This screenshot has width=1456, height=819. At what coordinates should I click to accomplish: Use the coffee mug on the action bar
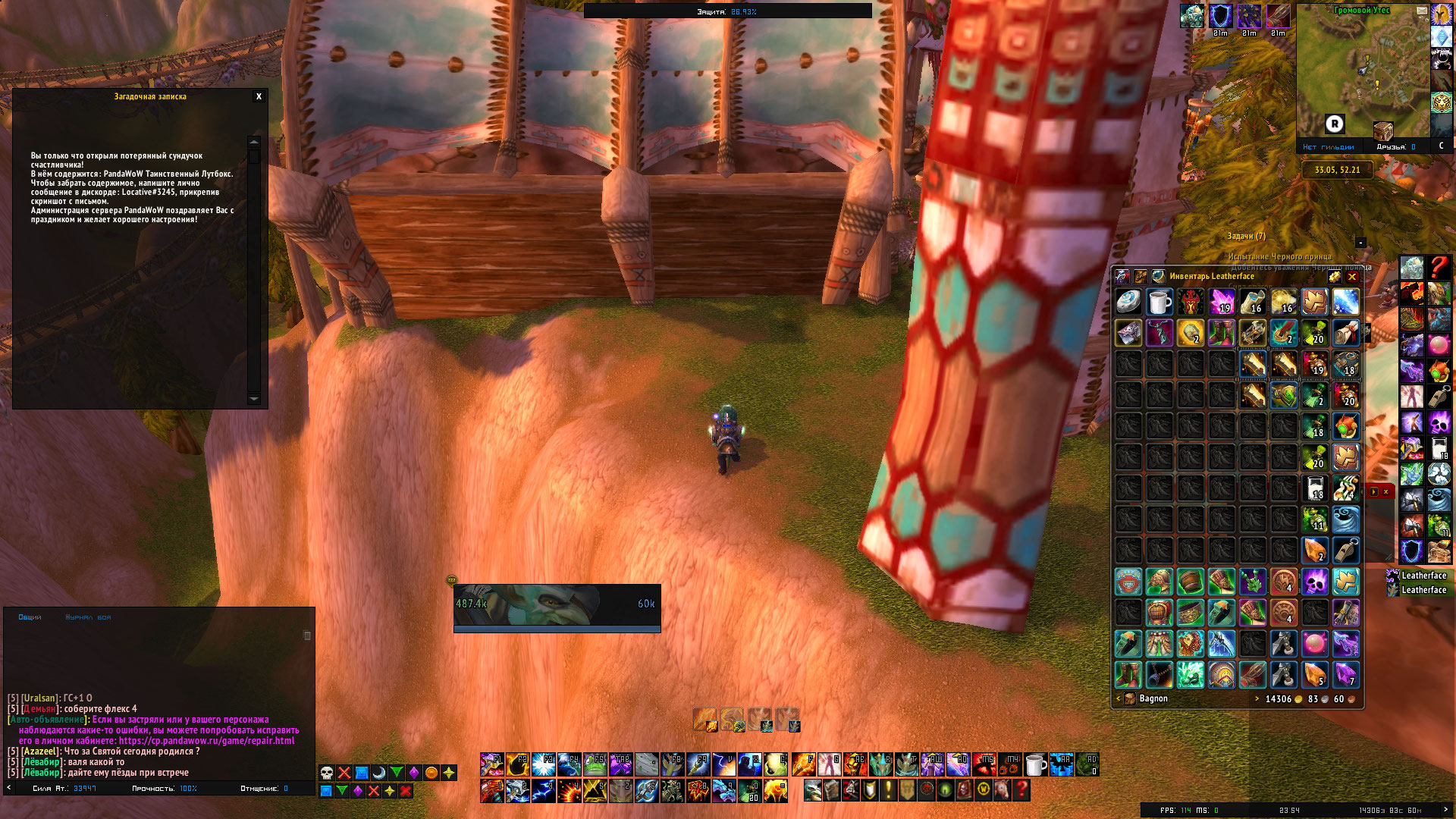(x=1035, y=764)
